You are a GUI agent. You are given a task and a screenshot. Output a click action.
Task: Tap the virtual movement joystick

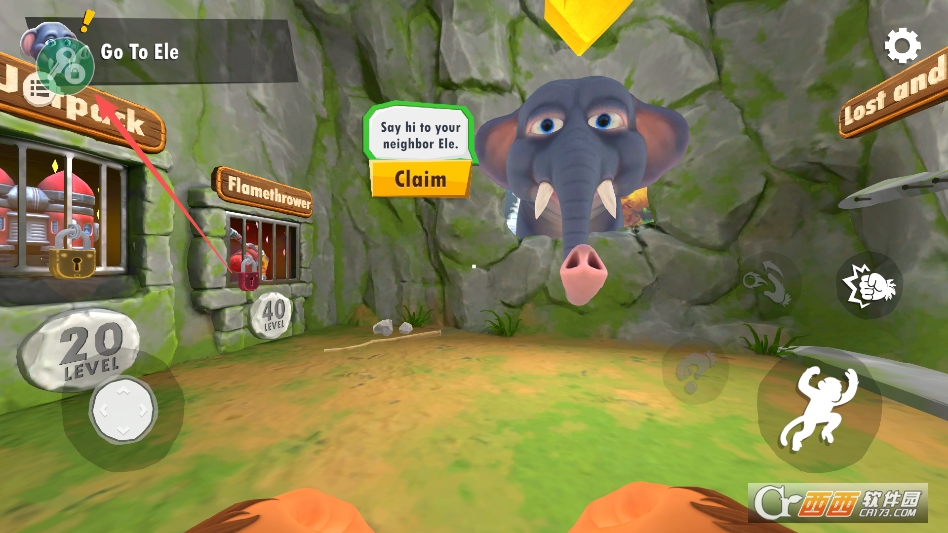coord(123,409)
